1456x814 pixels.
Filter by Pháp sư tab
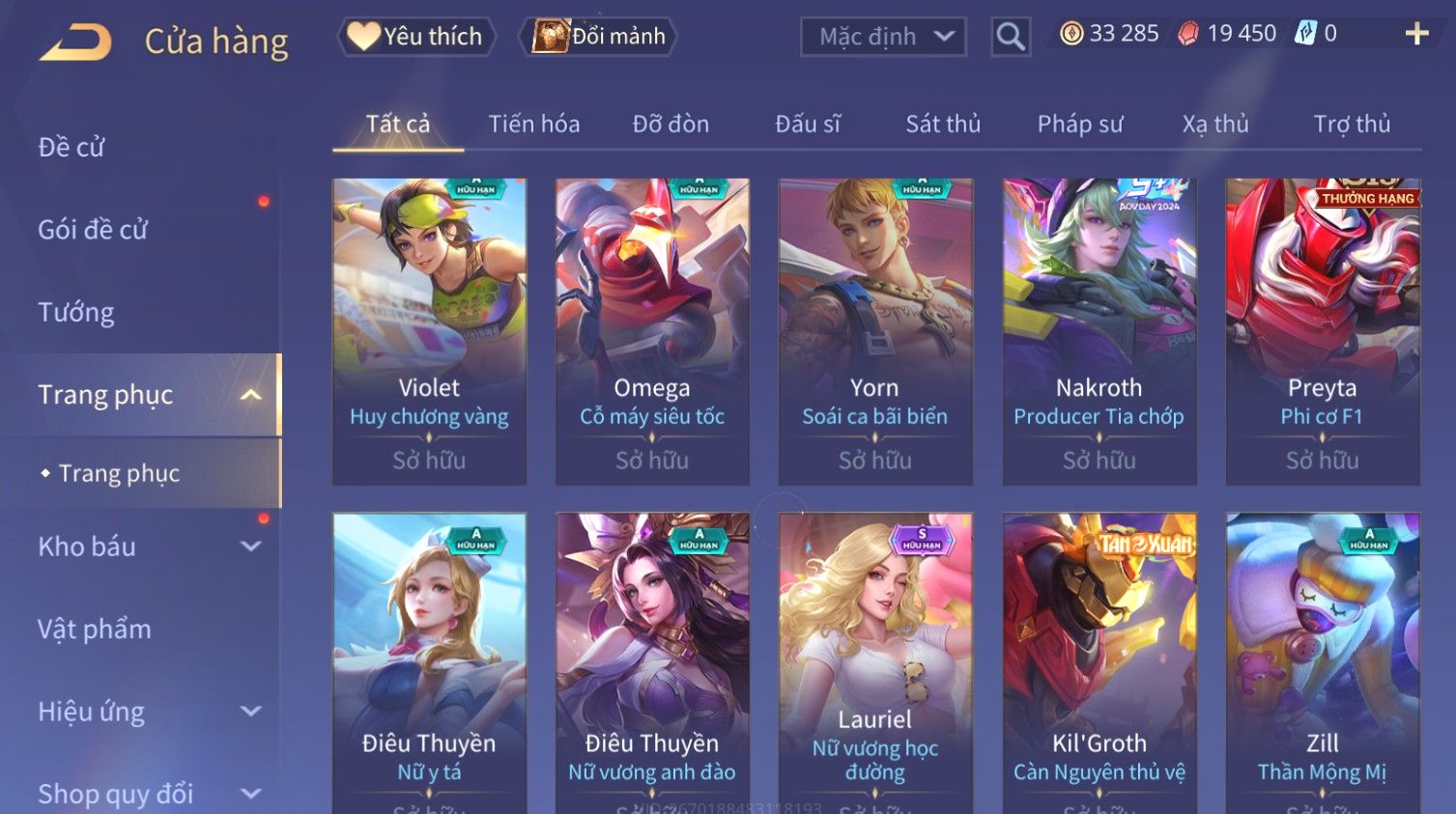coord(1079,125)
